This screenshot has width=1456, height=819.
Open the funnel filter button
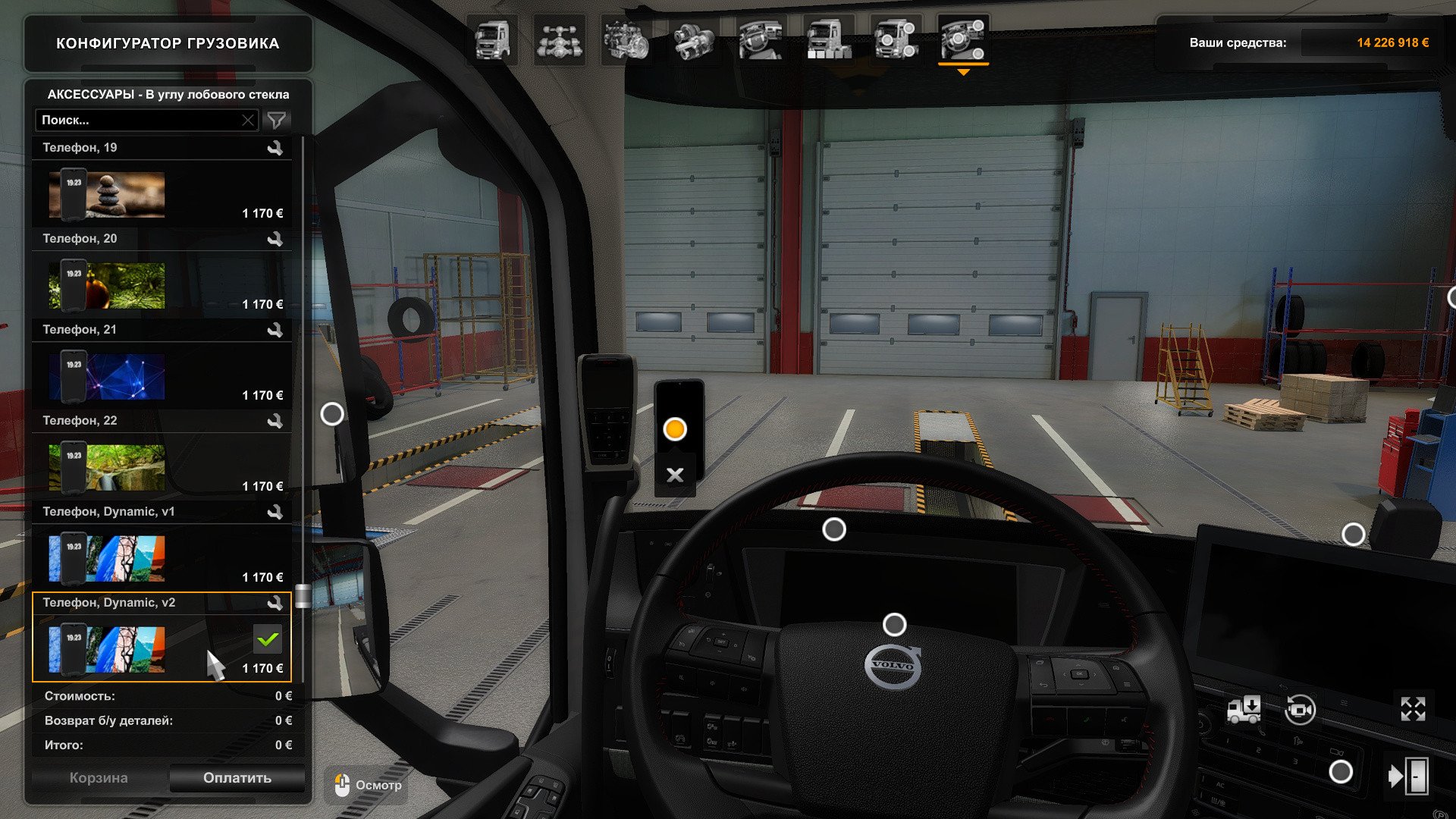(x=277, y=120)
